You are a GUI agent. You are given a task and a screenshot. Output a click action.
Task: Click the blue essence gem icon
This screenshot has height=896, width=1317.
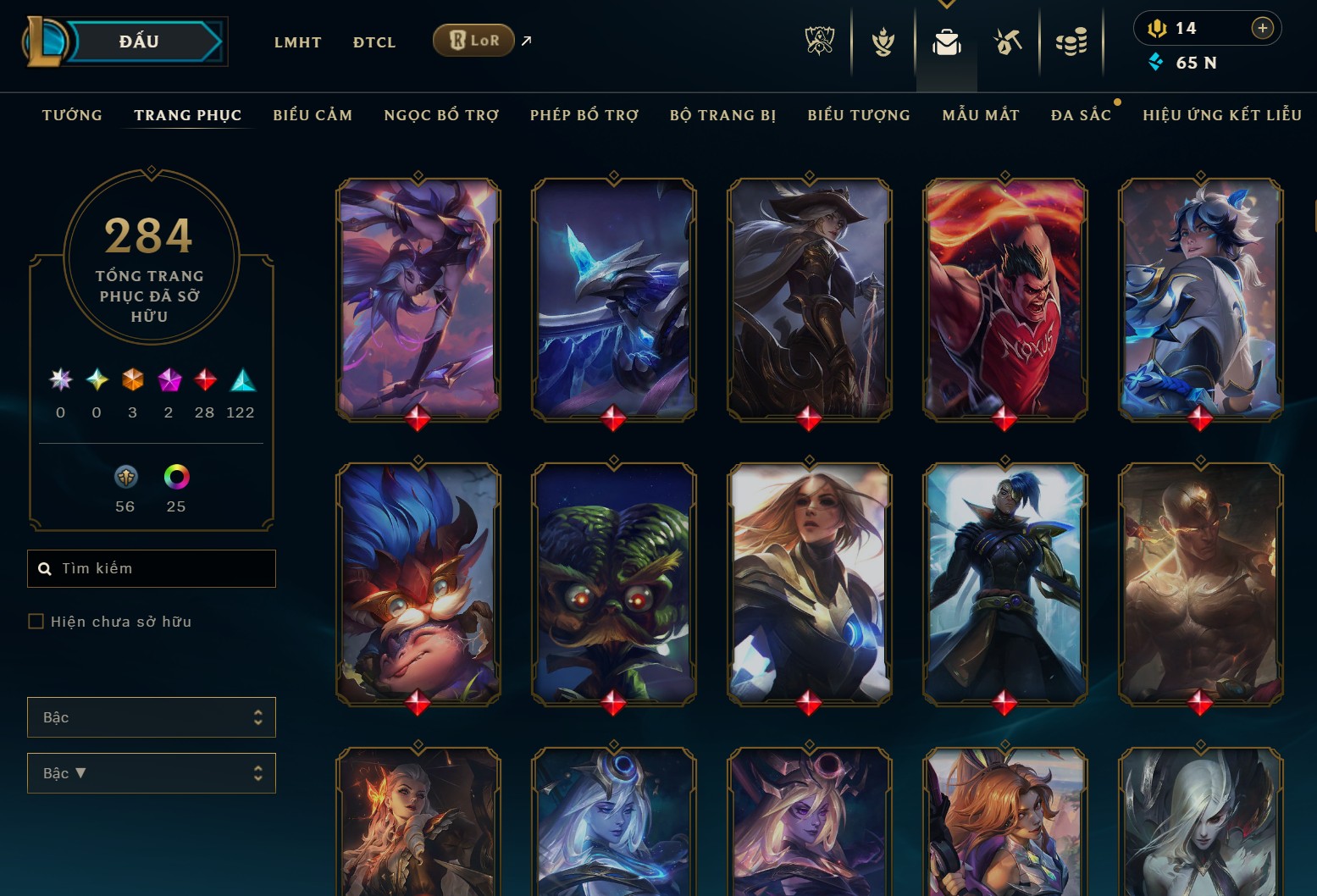[1154, 62]
